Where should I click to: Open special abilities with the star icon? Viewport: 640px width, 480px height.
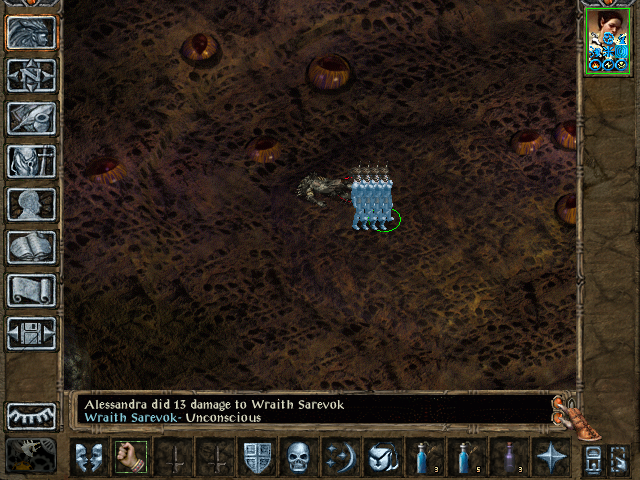point(551,458)
